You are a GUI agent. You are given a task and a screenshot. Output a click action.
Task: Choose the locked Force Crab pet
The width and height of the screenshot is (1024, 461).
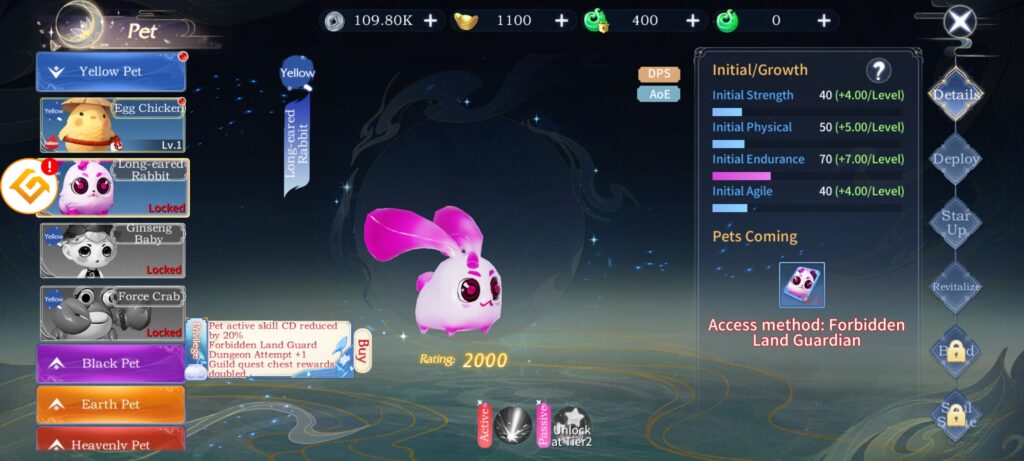click(x=113, y=312)
